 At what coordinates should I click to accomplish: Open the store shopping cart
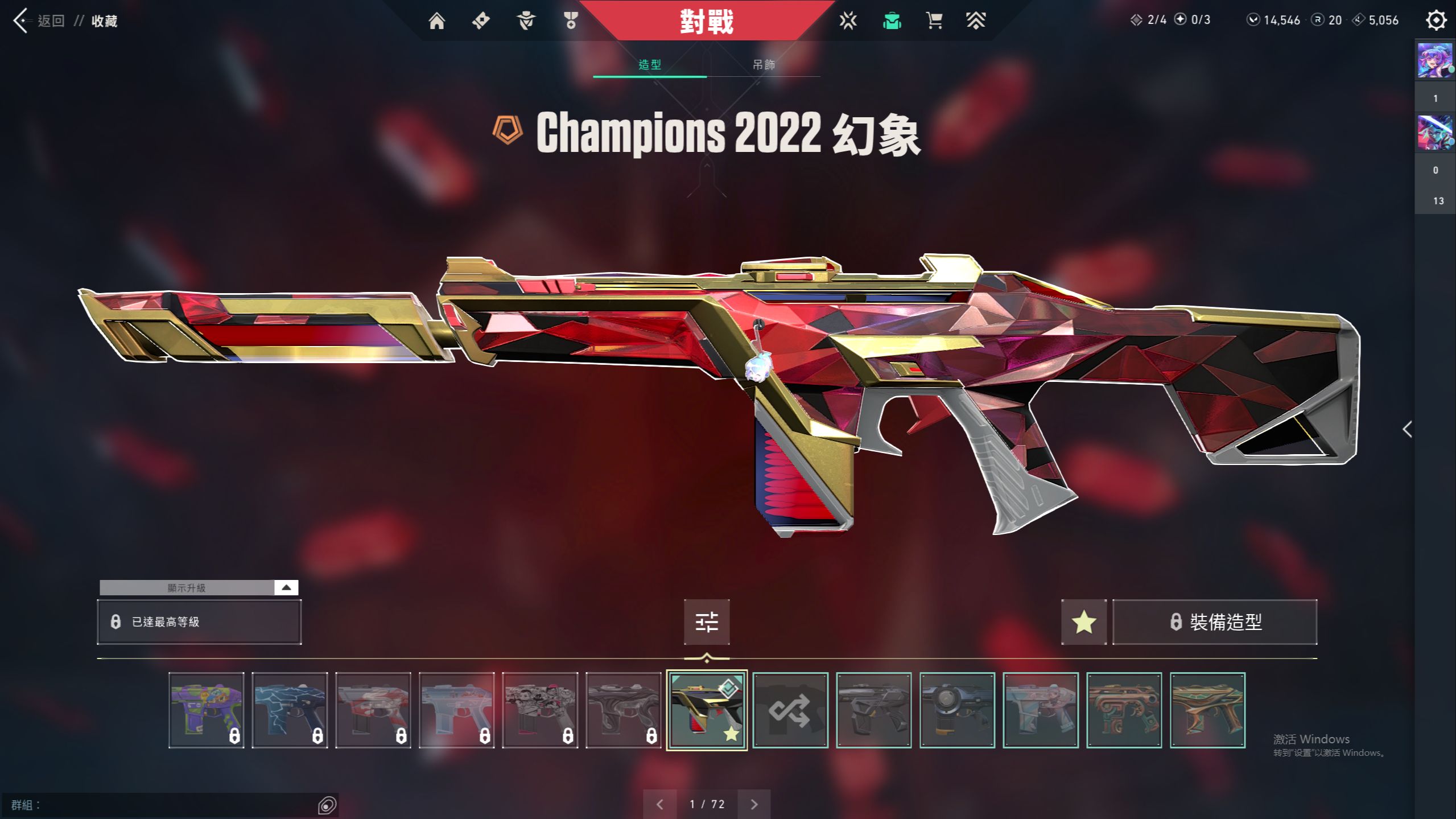coord(934,21)
